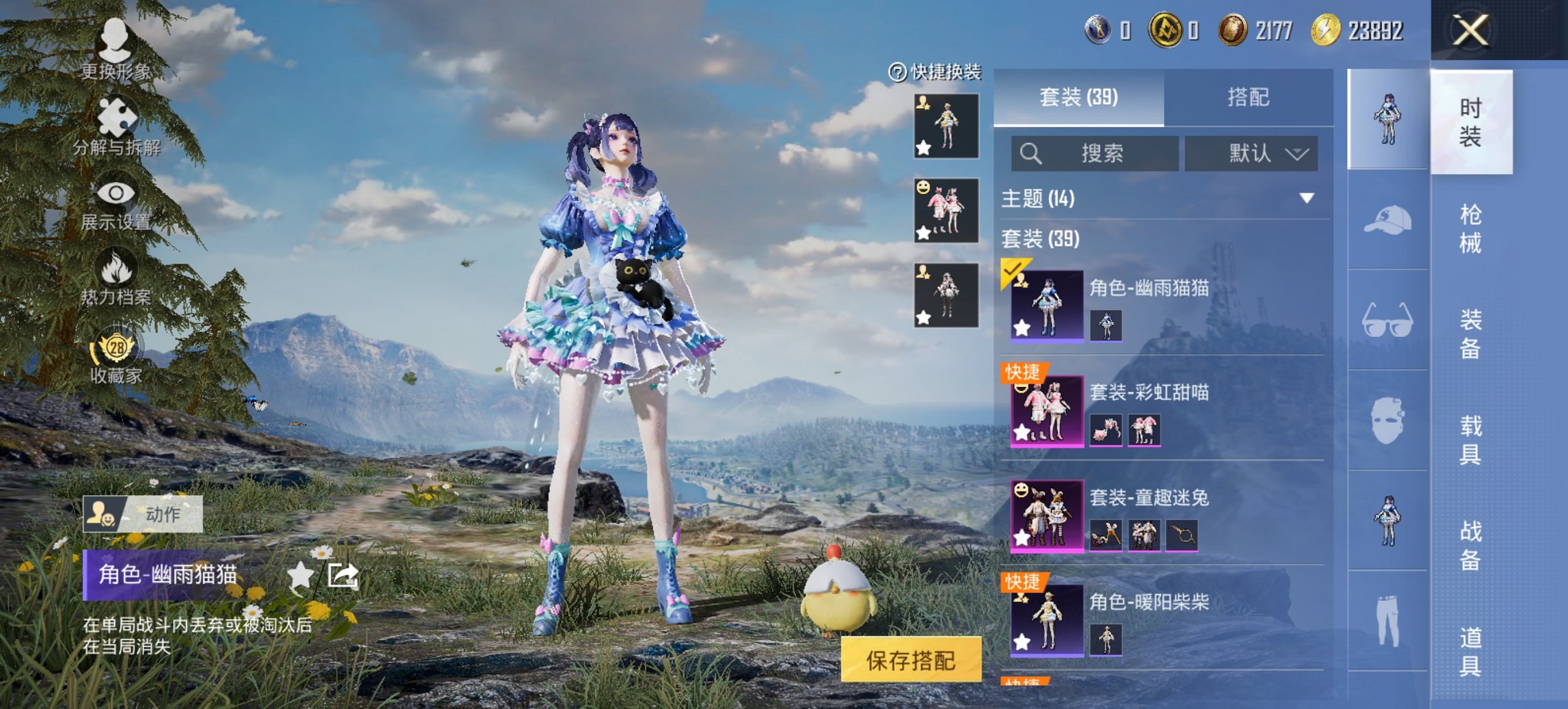Save the outfit with 保存搭配
This screenshot has width=1568, height=709.
tap(911, 660)
